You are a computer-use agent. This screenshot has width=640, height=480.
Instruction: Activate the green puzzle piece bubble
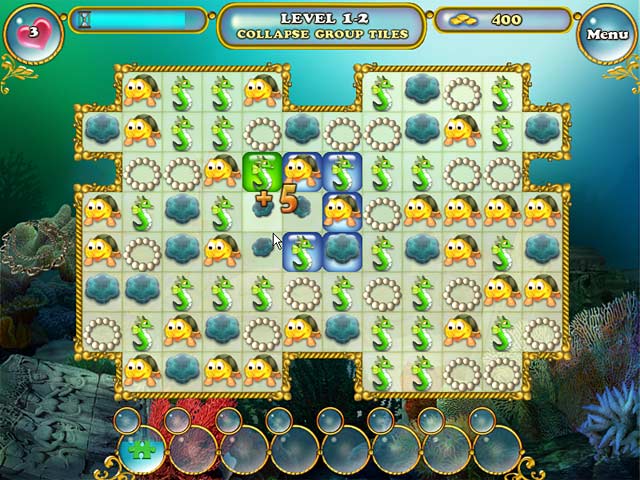tap(141, 449)
